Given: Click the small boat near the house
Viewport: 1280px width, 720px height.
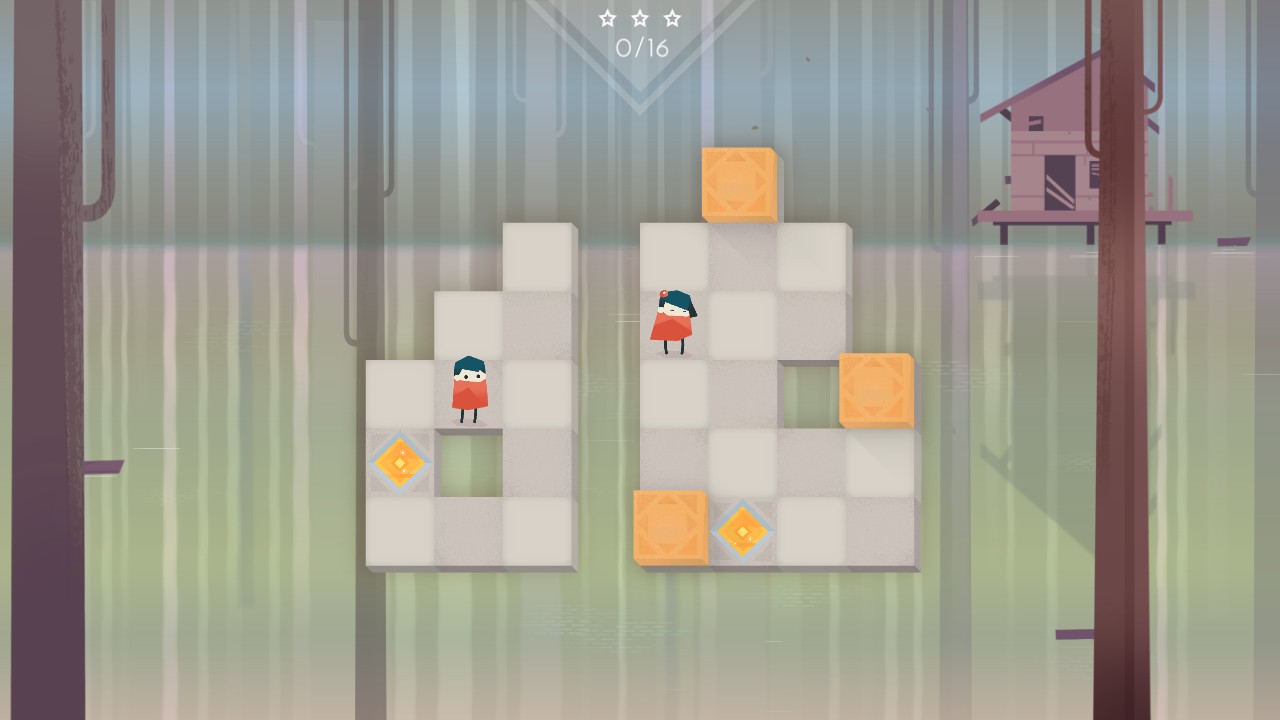Looking at the screenshot, I should pos(1231,240).
